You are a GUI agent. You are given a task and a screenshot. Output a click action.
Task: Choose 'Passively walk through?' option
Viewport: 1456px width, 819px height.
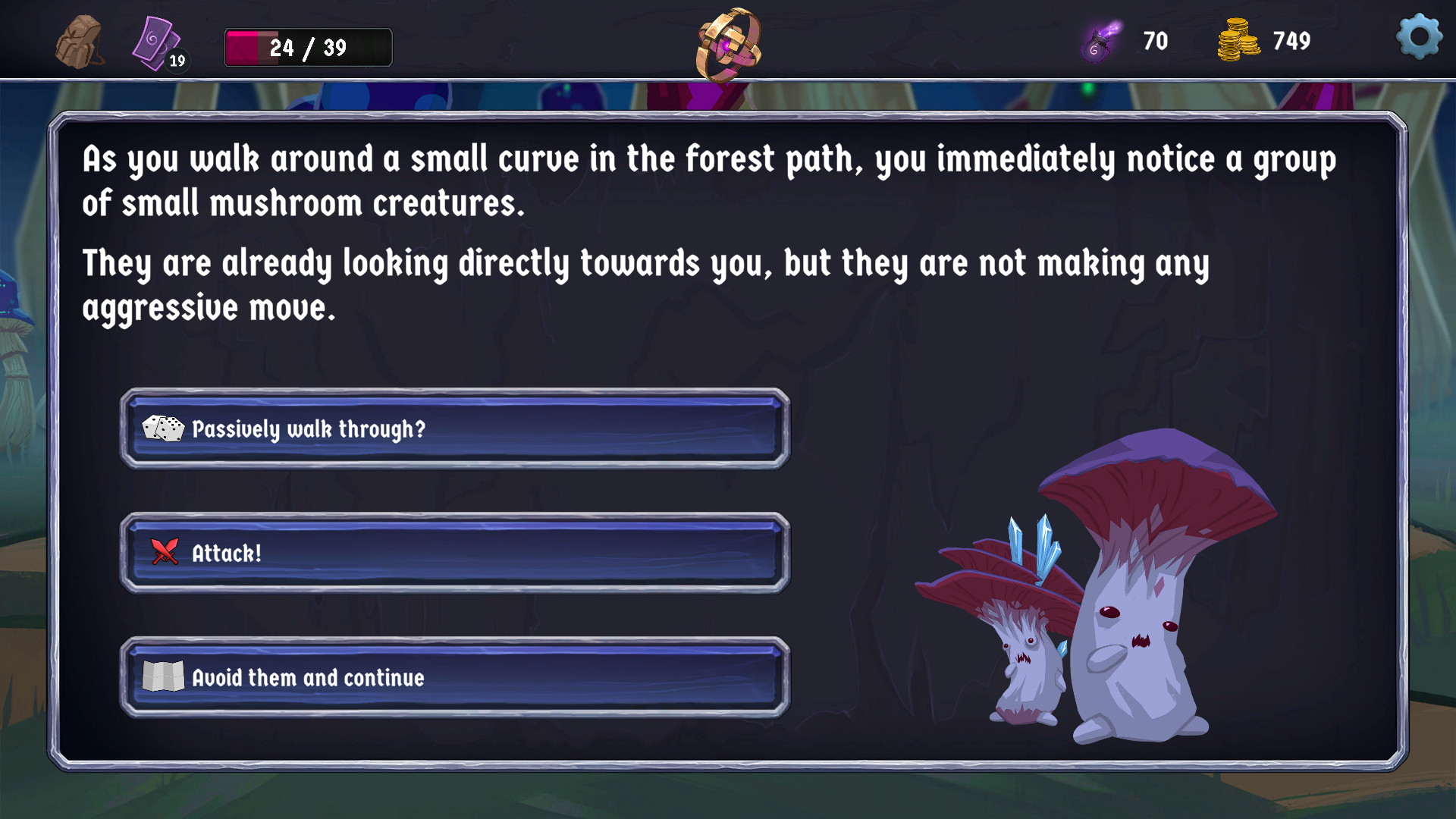pyautogui.click(x=455, y=429)
